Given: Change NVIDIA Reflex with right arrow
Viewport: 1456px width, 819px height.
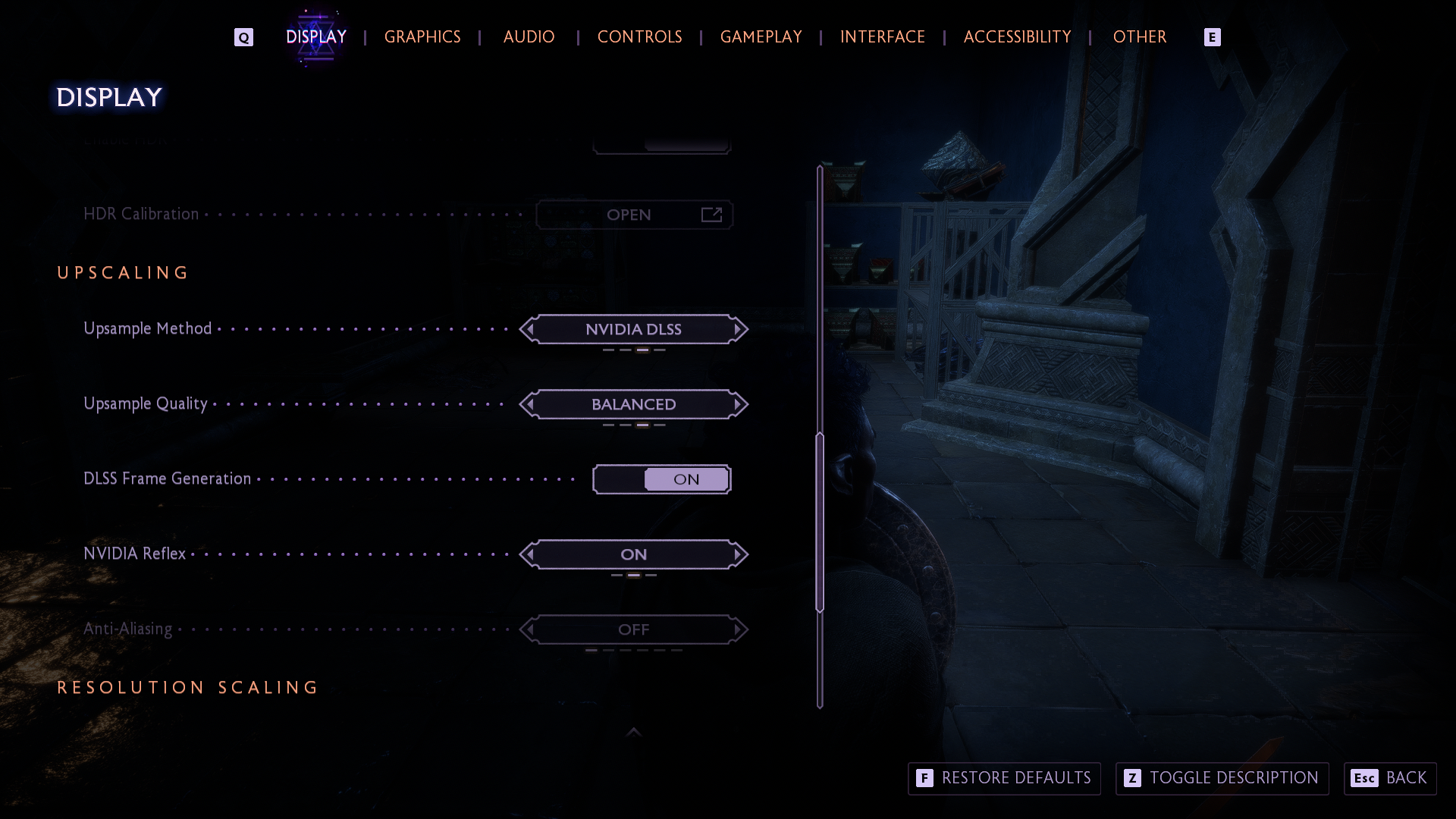Looking at the screenshot, I should [738, 554].
